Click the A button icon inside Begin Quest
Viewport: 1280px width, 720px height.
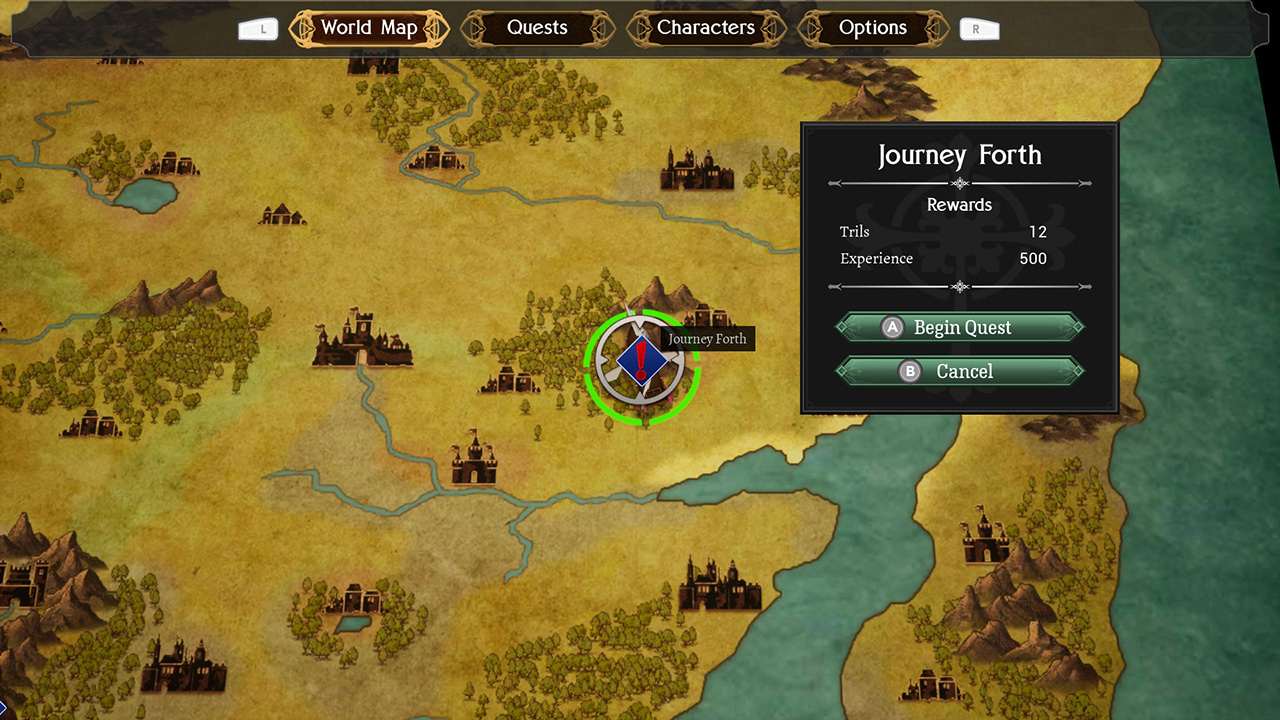tap(891, 327)
